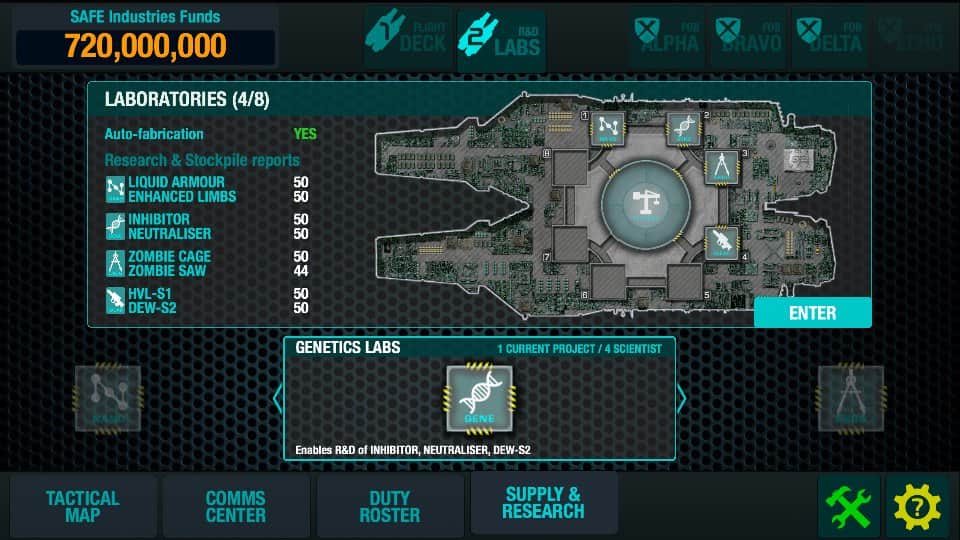Switch to the R&D Labs tab
Viewport: 960px width, 540px height.
click(x=501, y=38)
